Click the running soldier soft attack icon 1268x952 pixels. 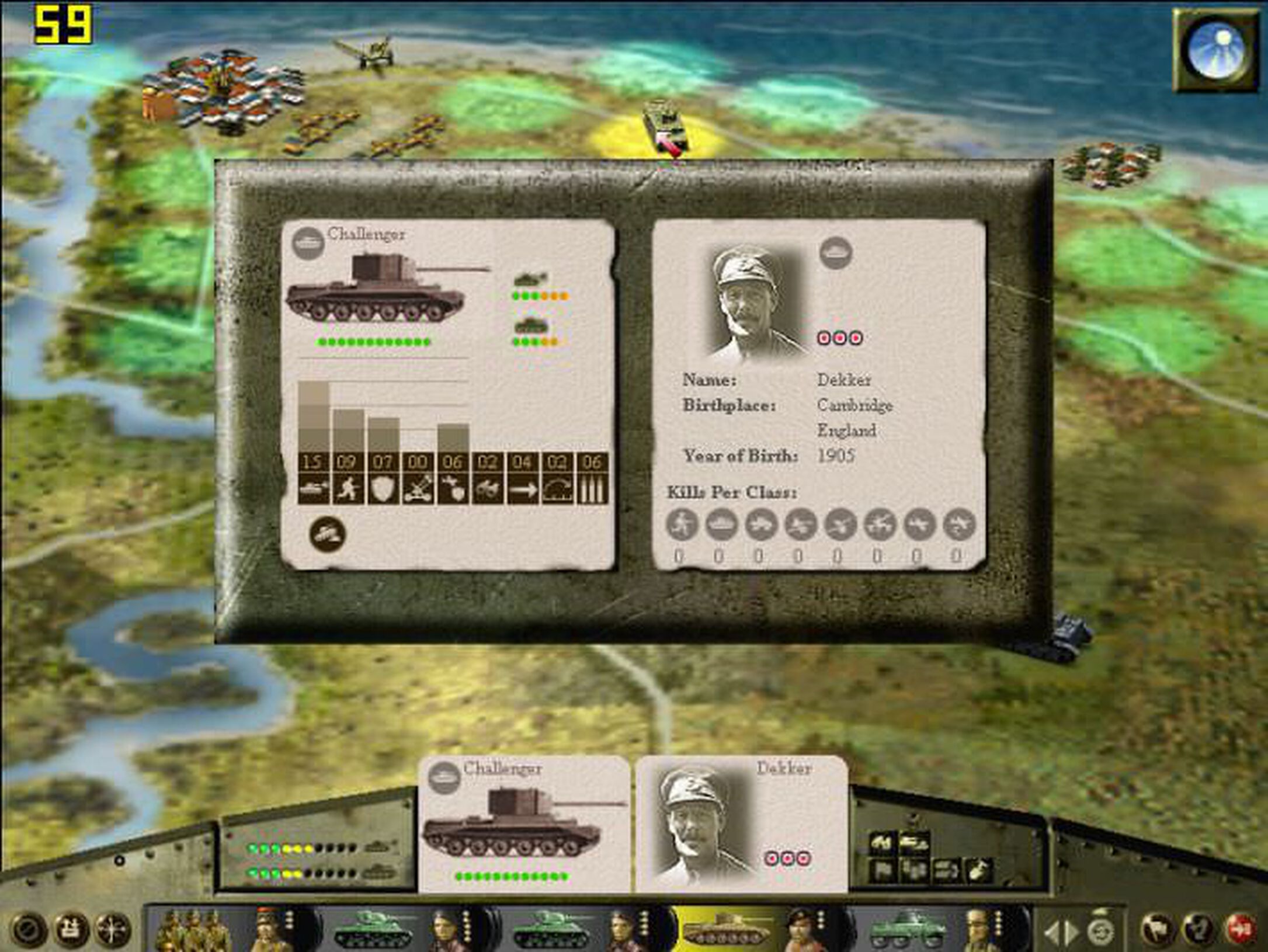click(x=347, y=489)
